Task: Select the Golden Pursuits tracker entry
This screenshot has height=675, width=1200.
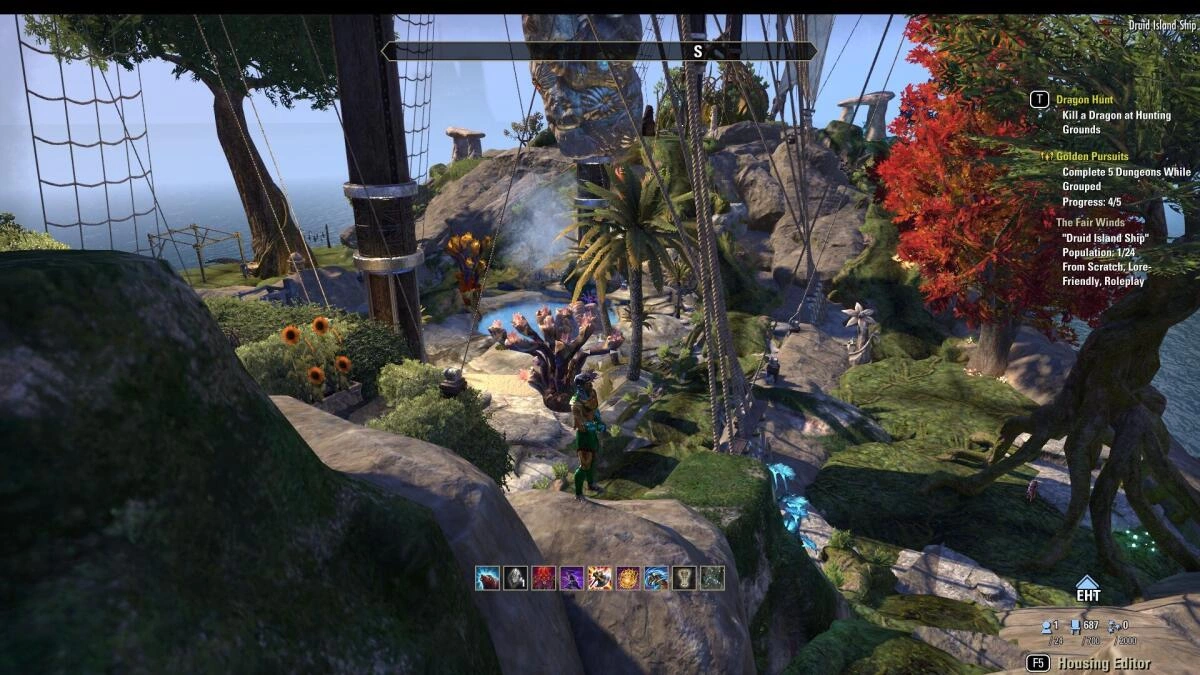Action: pos(1098,157)
